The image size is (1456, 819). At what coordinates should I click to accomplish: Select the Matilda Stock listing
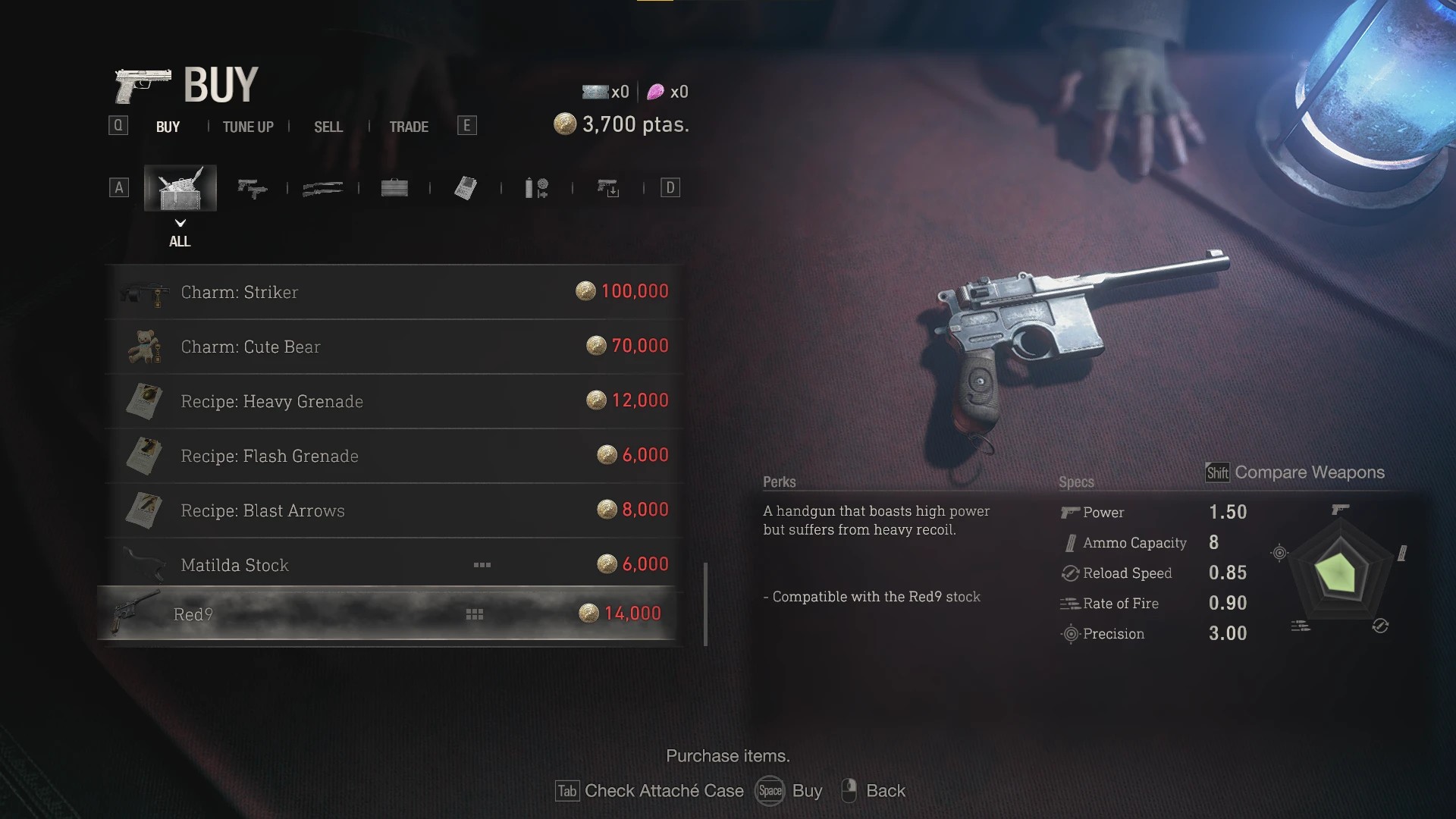click(x=394, y=565)
